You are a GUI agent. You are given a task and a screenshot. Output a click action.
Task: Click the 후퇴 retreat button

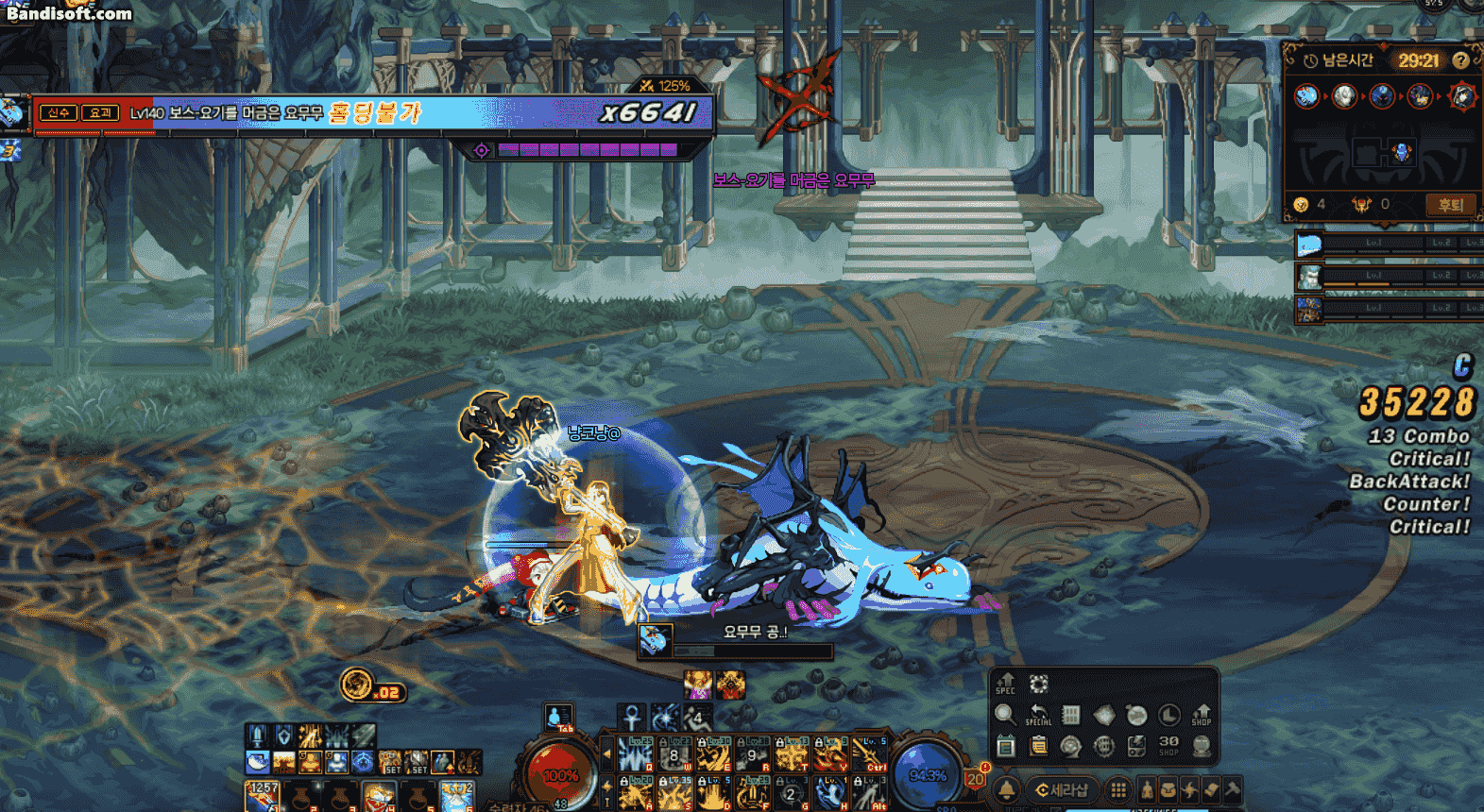click(1449, 204)
